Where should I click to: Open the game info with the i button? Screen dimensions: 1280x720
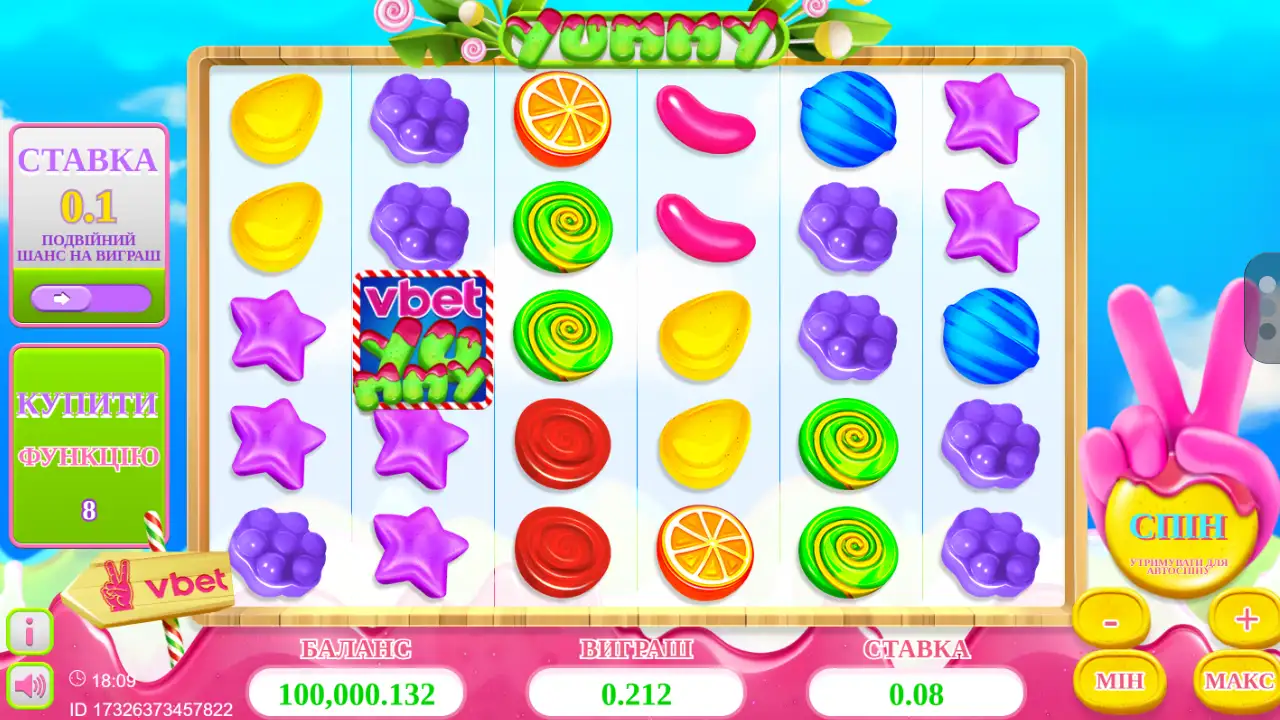[30, 632]
